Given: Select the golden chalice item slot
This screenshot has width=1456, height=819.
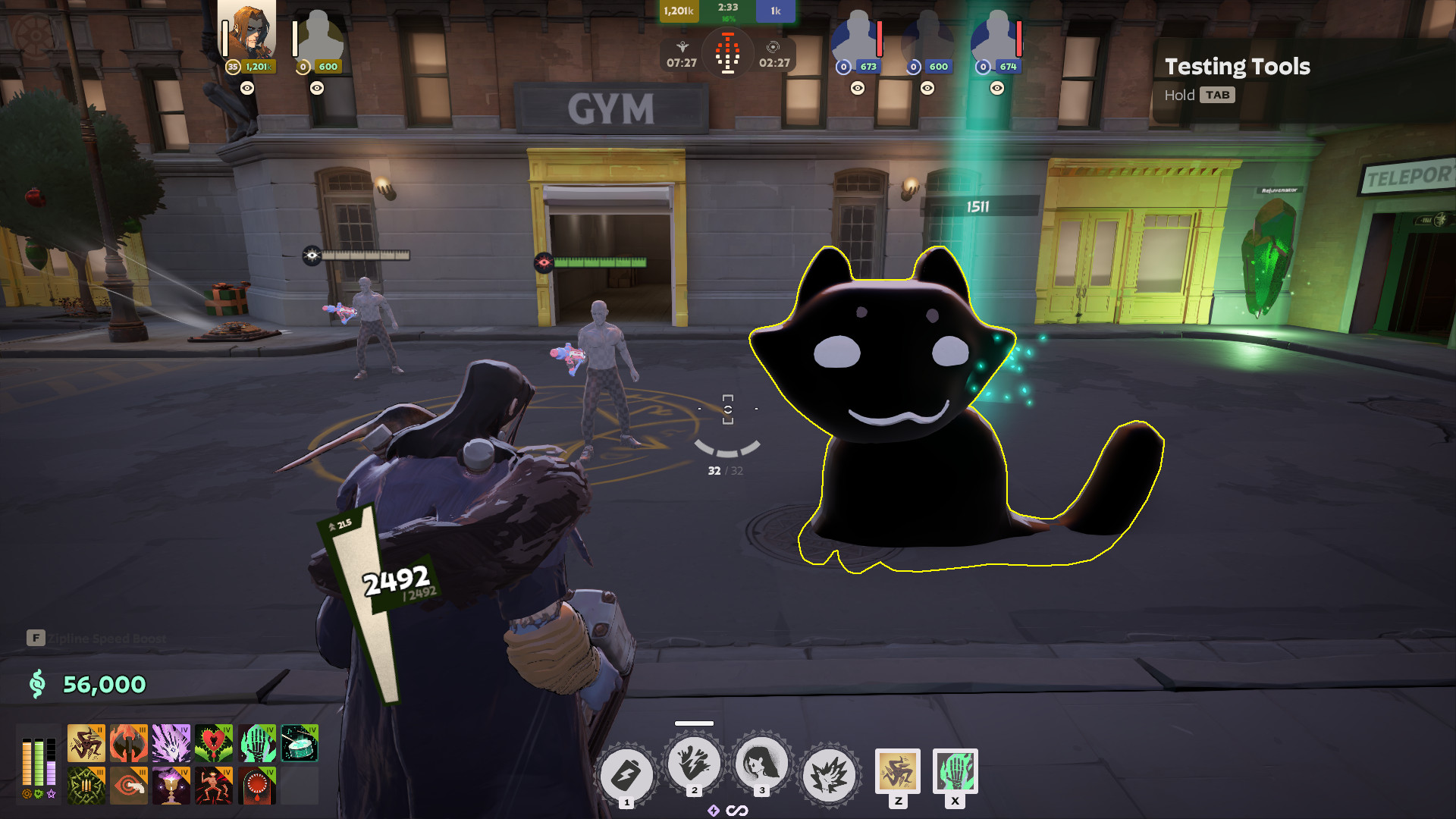Looking at the screenshot, I should tap(171, 786).
